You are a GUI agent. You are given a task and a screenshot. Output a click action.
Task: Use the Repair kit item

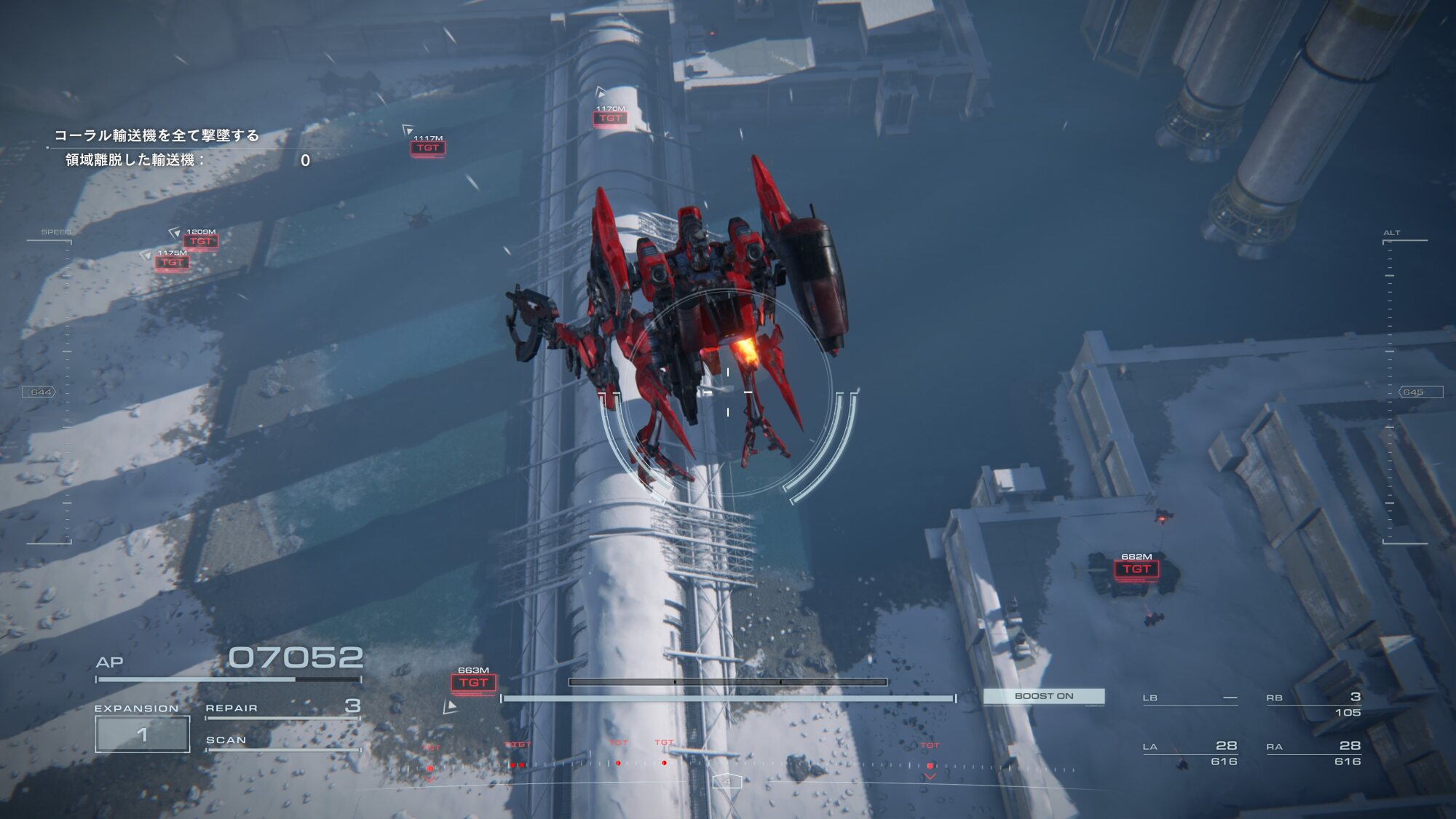tap(282, 708)
